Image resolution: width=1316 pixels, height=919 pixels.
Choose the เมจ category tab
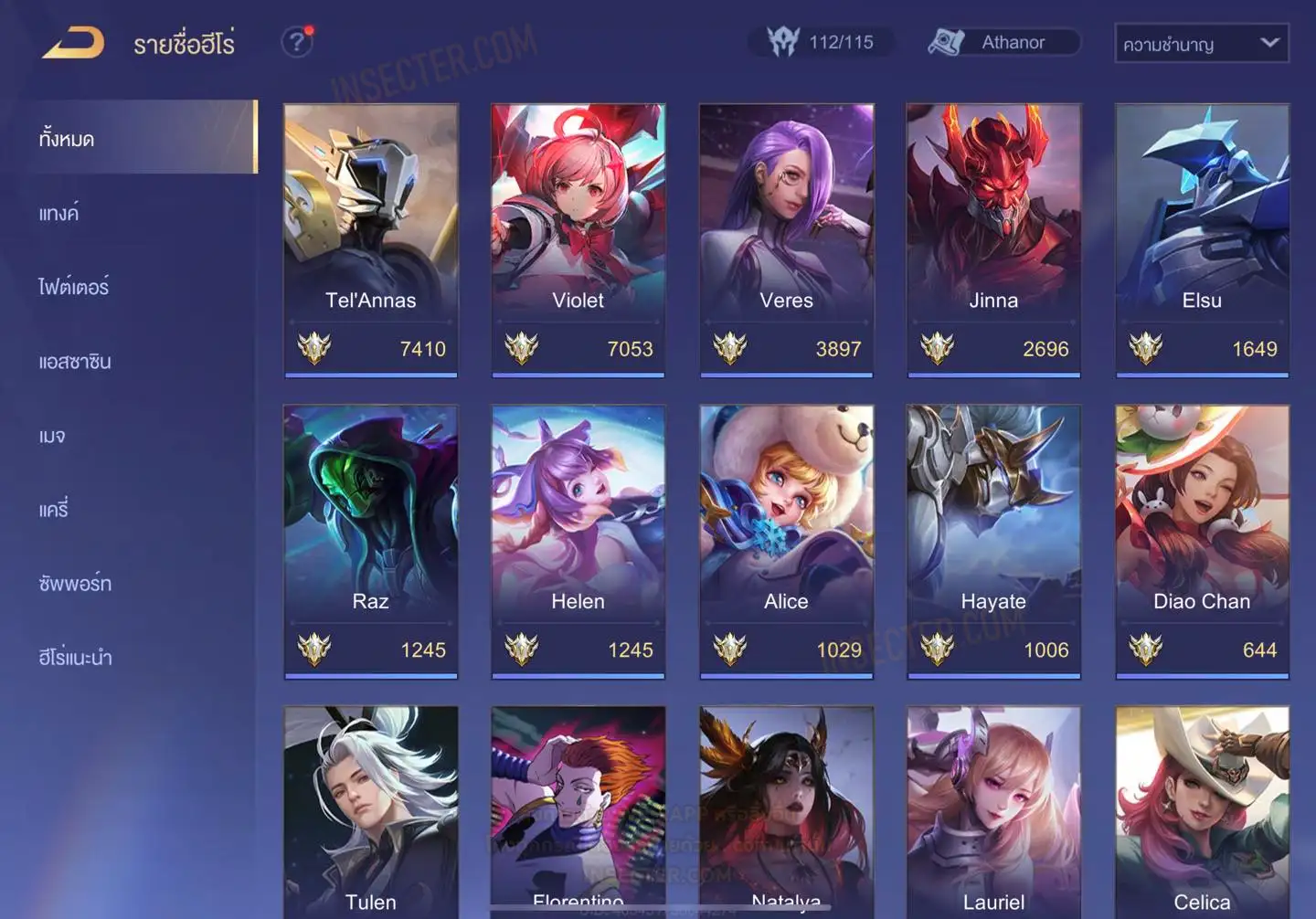[52, 436]
